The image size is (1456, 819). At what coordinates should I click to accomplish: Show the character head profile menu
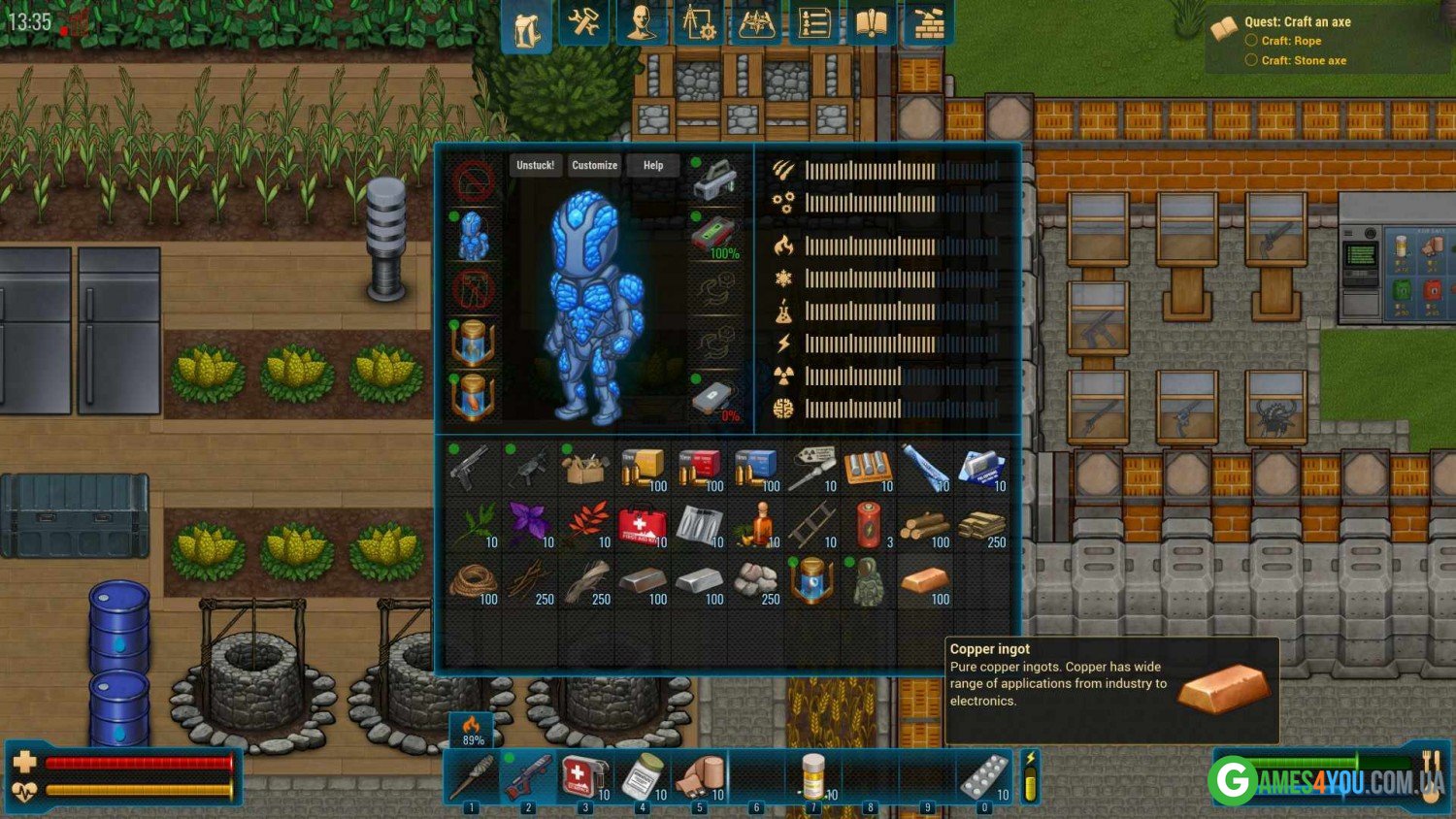641,24
